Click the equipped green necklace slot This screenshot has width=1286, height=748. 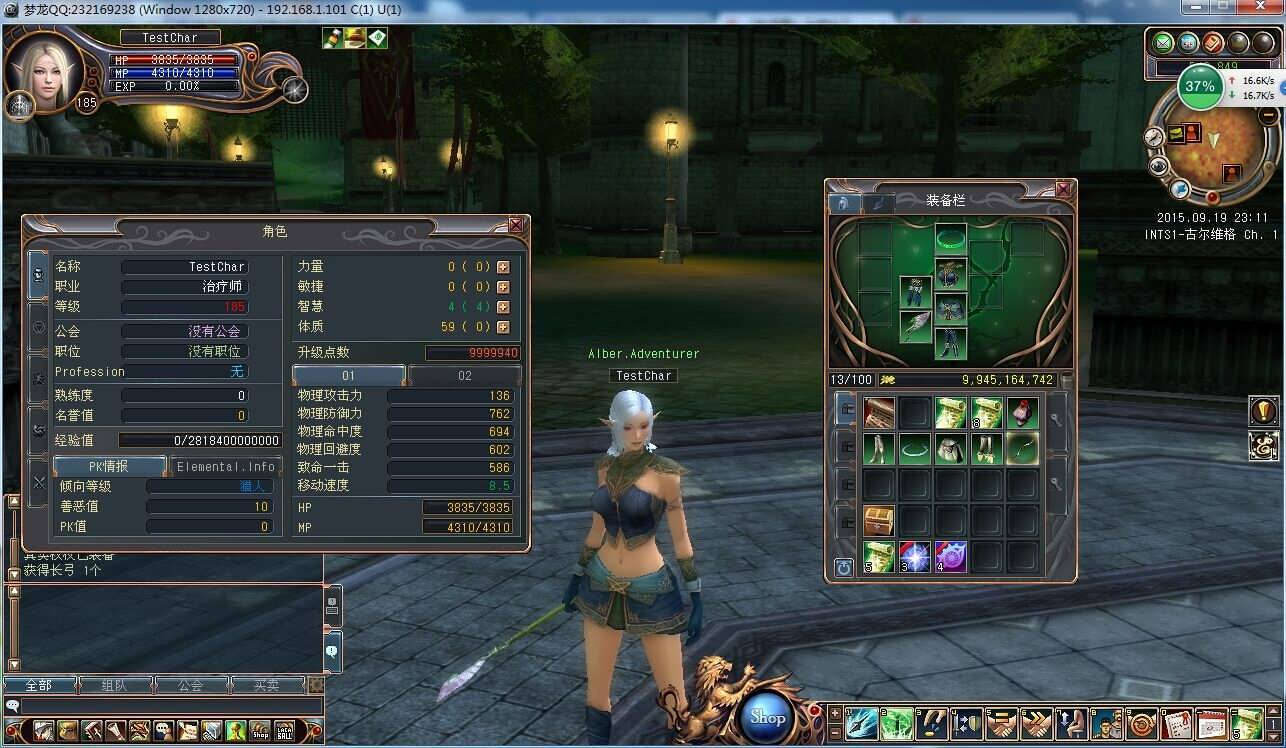click(x=950, y=239)
